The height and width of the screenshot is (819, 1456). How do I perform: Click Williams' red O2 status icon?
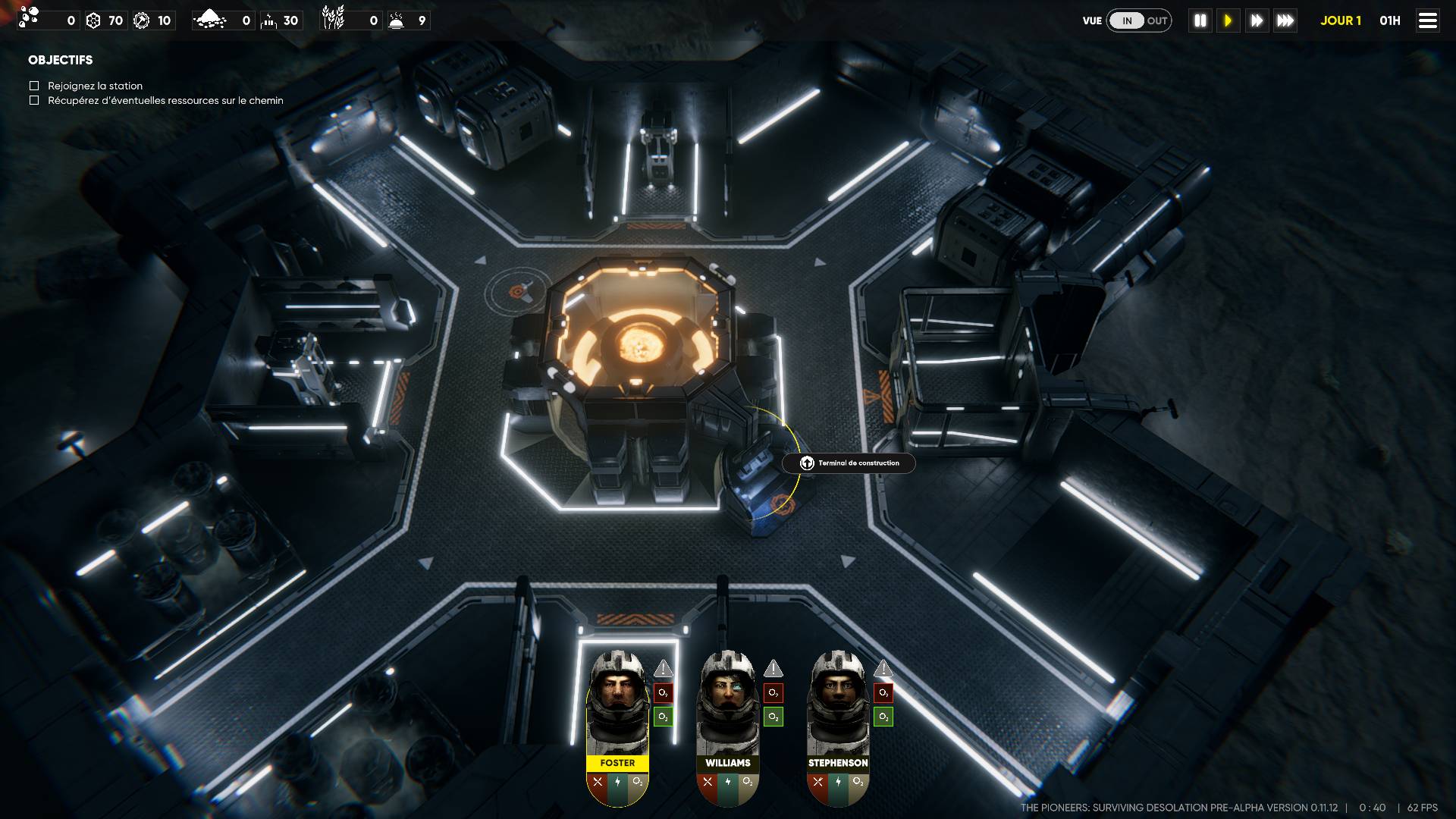(x=773, y=693)
